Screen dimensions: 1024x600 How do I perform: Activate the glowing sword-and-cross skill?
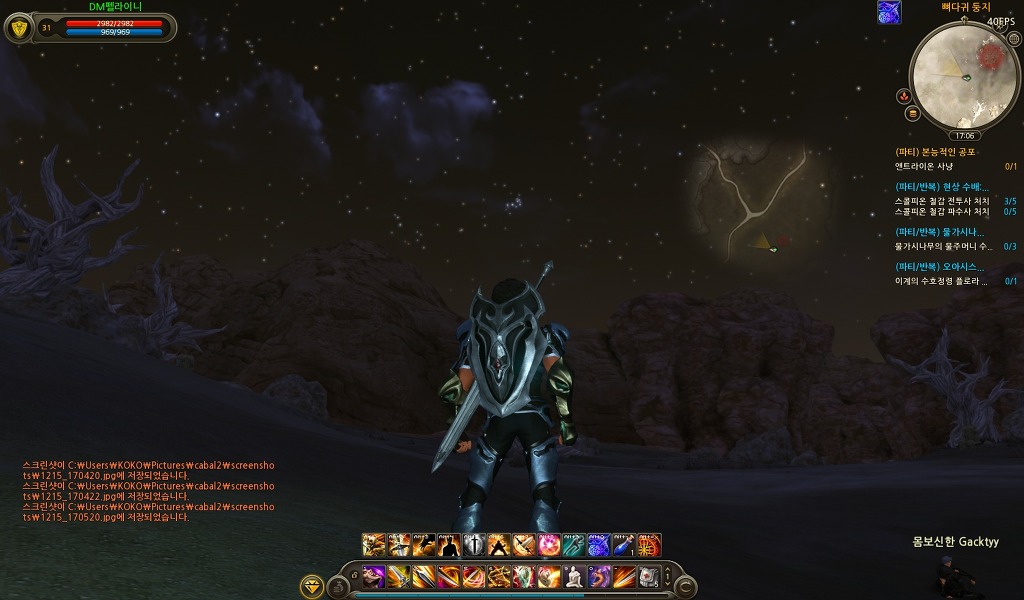pyautogui.click(x=473, y=546)
